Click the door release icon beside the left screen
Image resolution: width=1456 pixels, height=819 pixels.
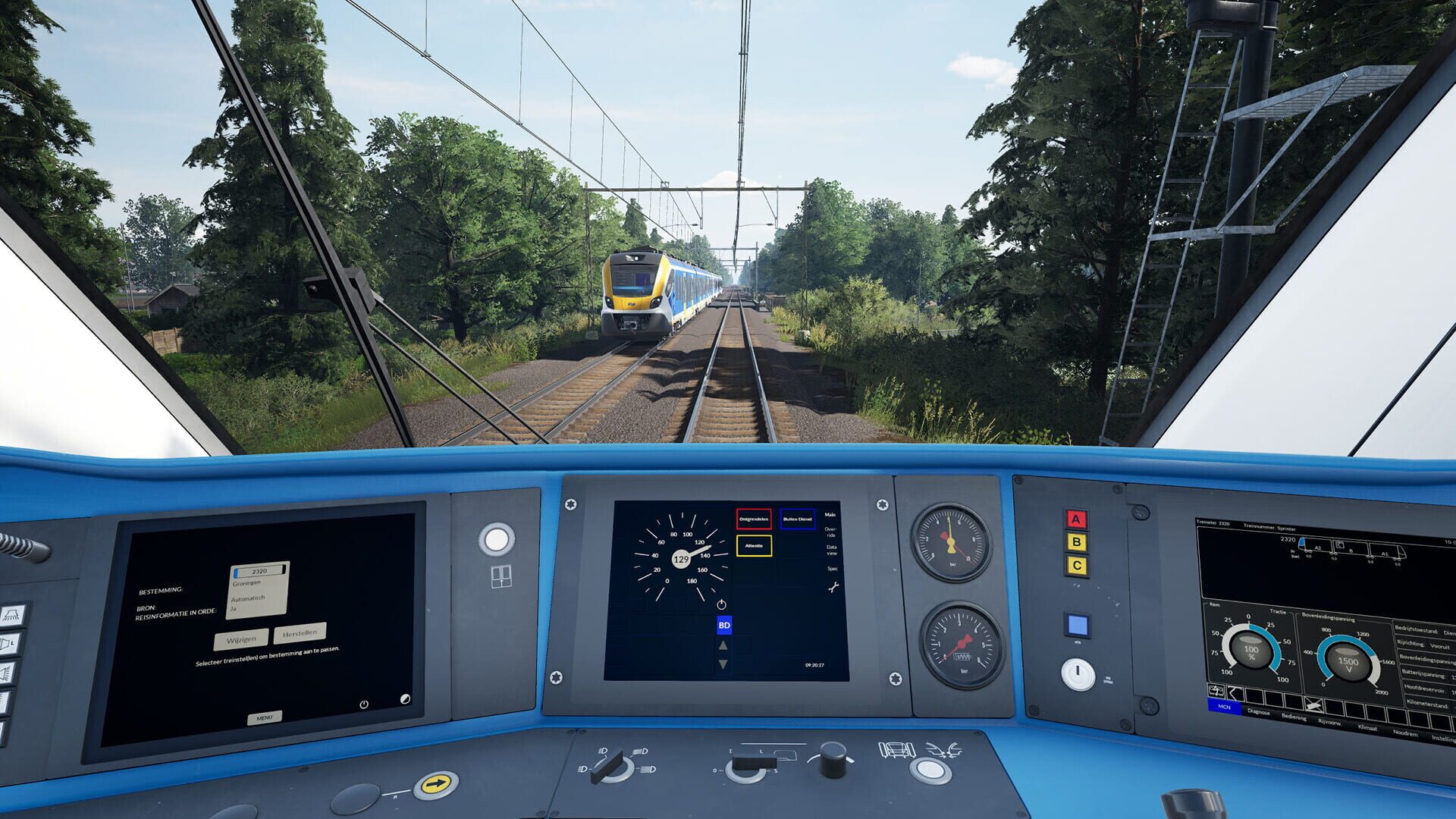click(500, 575)
